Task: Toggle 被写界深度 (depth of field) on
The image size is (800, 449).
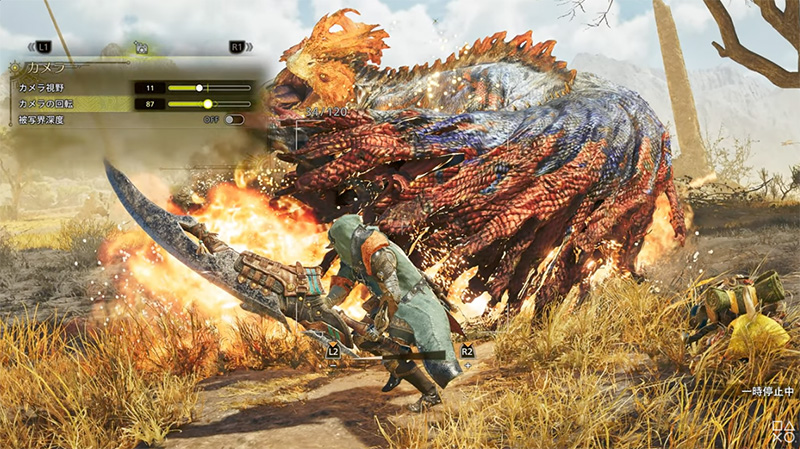Action: [234, 119]
